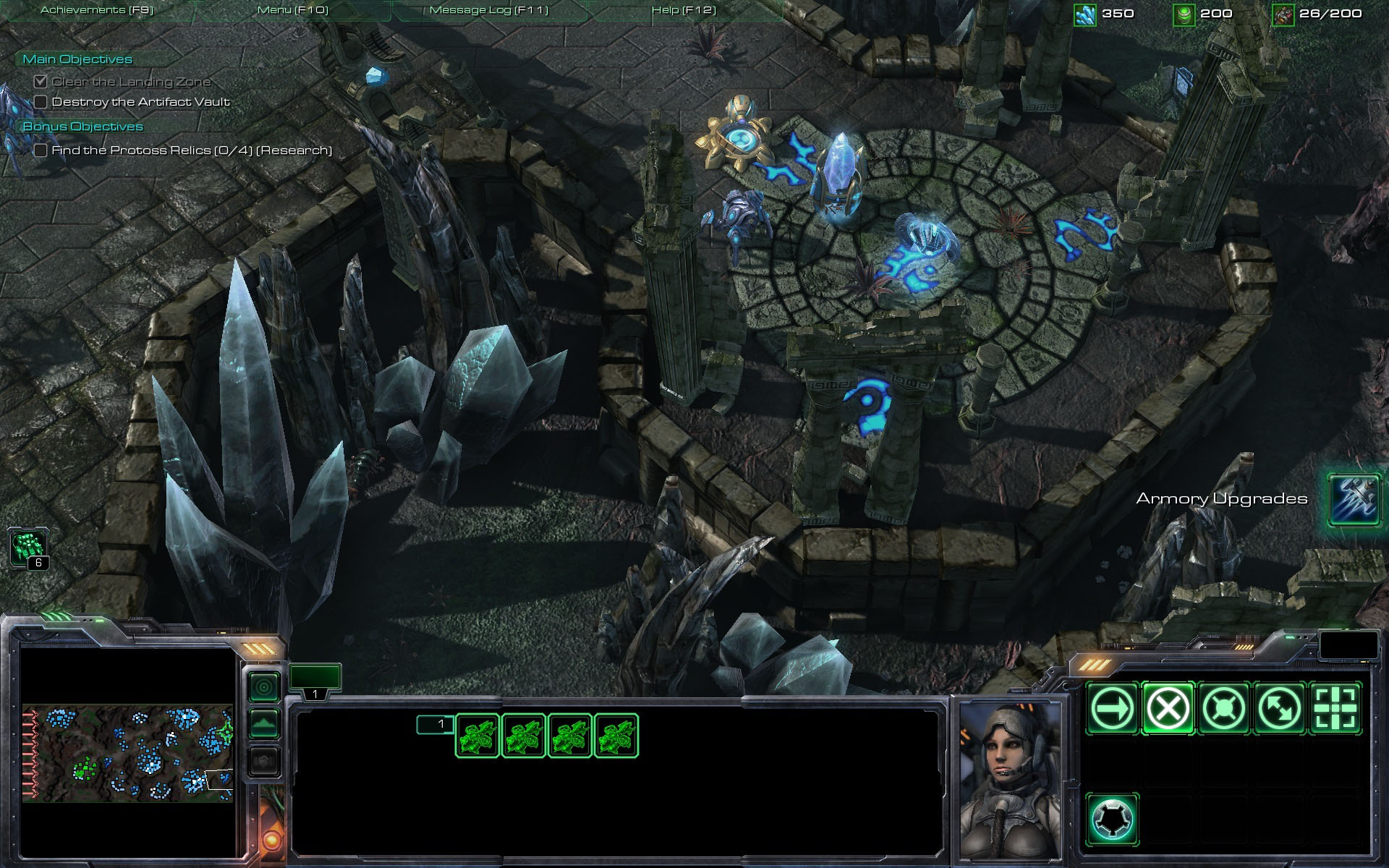Choose the Move command
The image size is (1389, 868).
(x=1112, y=708)
